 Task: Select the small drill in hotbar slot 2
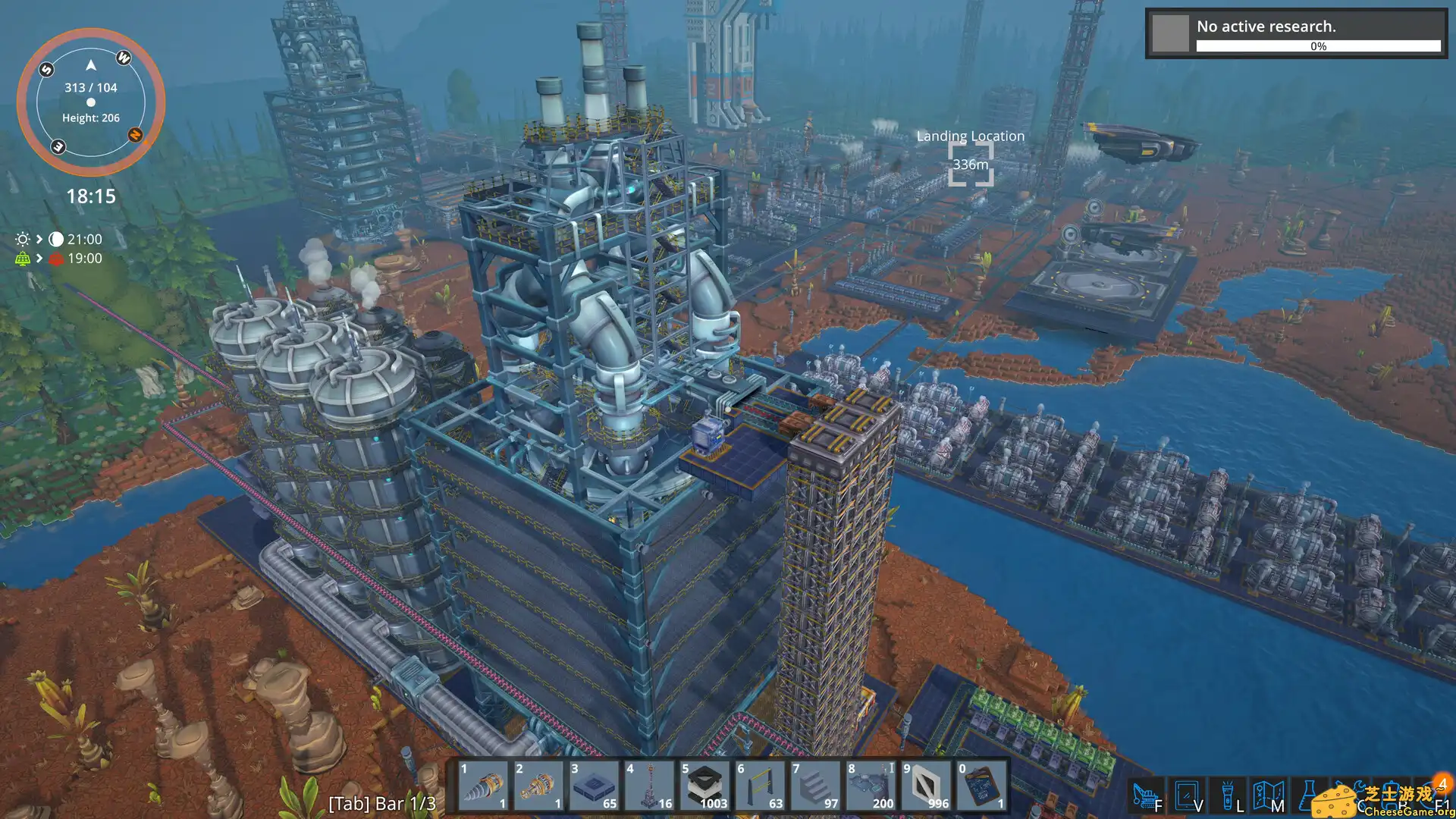pos(538,786)
